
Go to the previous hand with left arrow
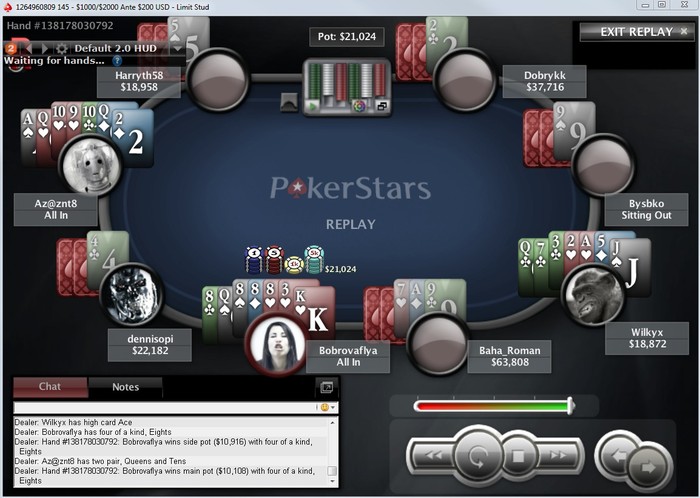coord(616,456)
